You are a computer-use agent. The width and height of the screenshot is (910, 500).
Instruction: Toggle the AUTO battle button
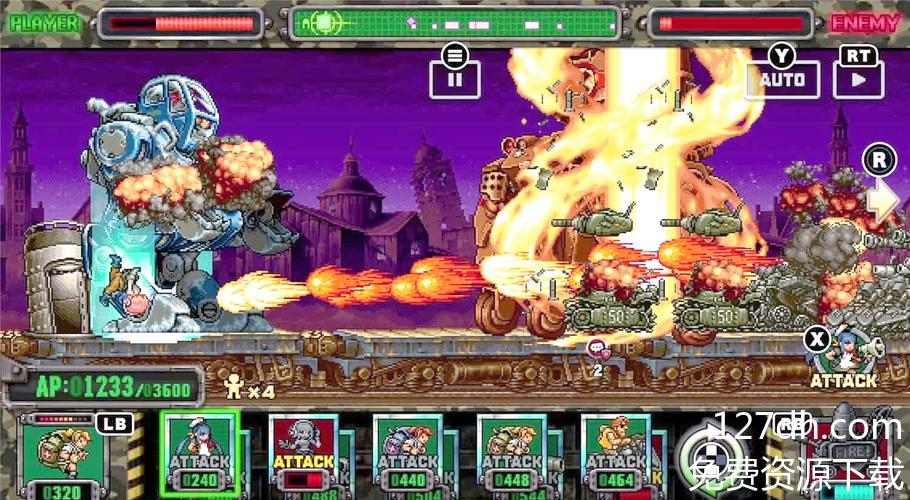coord(781,78)
